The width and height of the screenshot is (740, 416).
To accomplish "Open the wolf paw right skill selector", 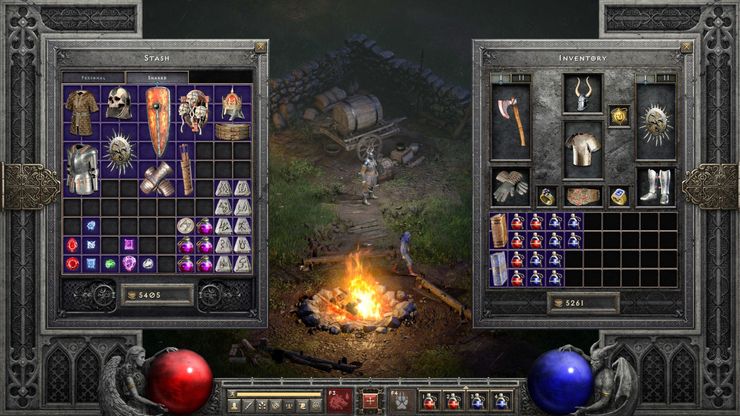I will coord(398,400).
